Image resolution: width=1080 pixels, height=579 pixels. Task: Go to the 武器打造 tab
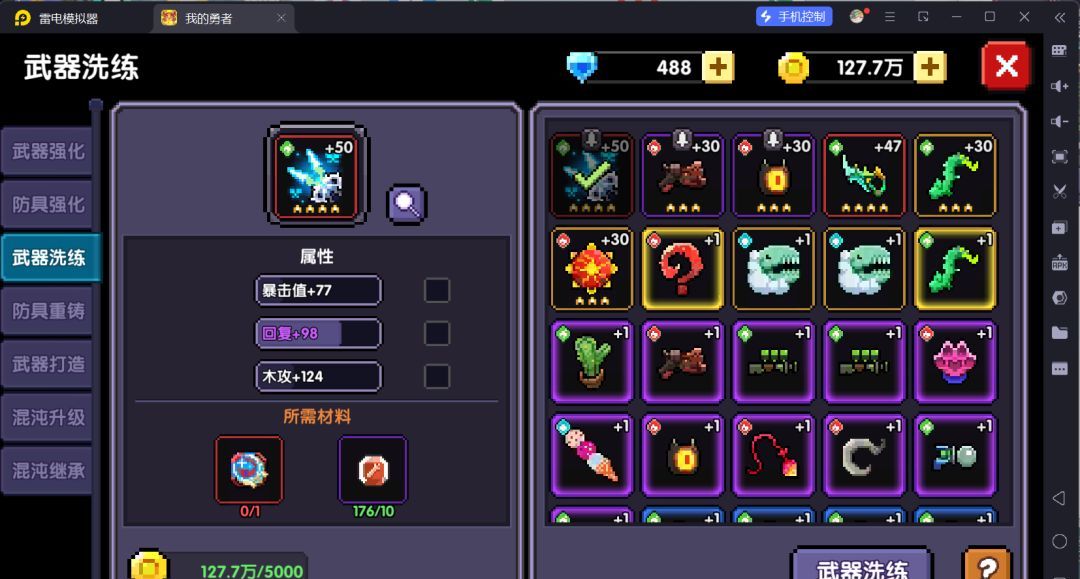(48, 364)
